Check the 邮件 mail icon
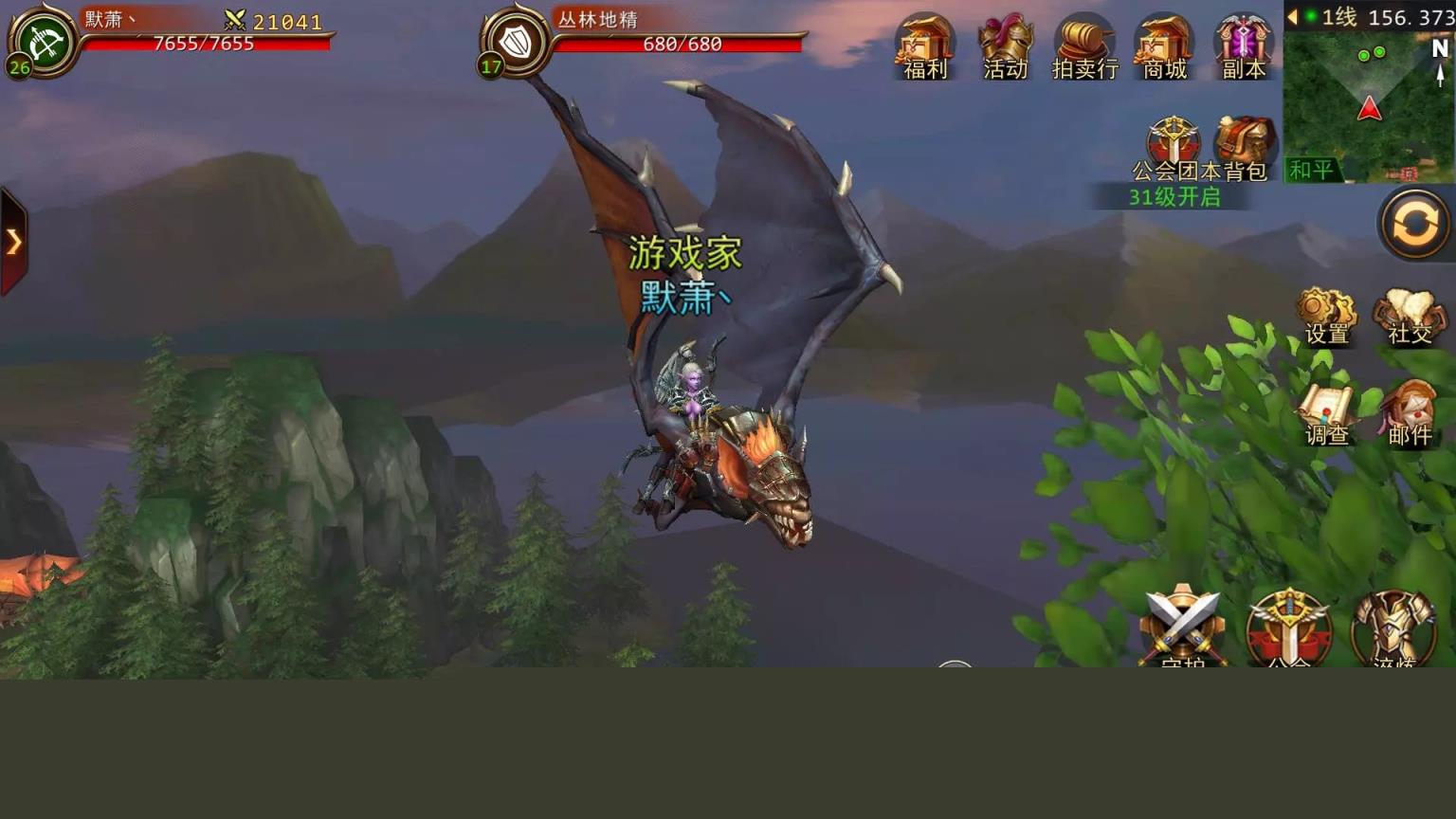Viewport: 1456px width, 819px height. (x=1410, y=415)
